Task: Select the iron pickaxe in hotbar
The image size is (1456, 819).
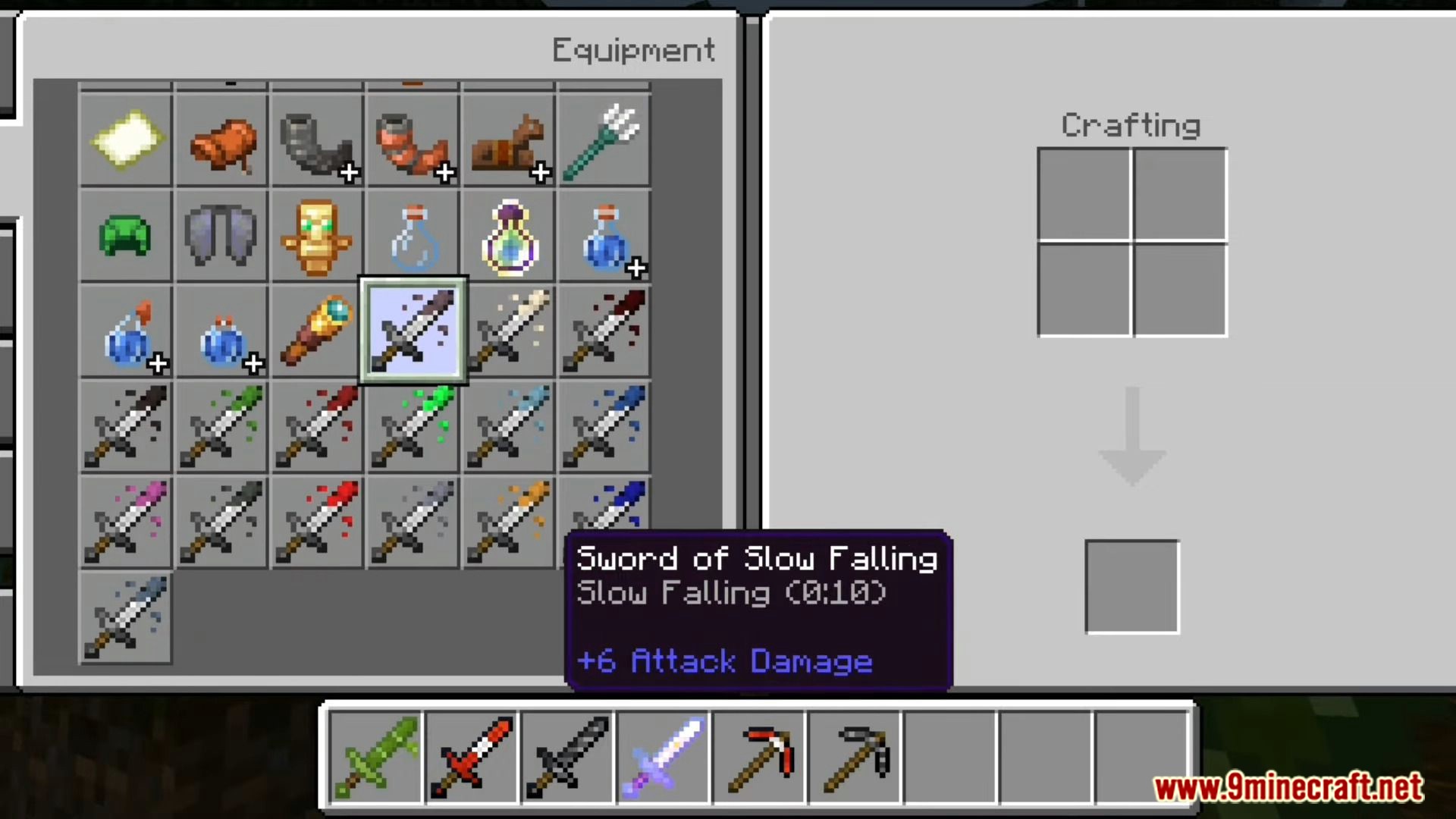Action: pos(855,758)
